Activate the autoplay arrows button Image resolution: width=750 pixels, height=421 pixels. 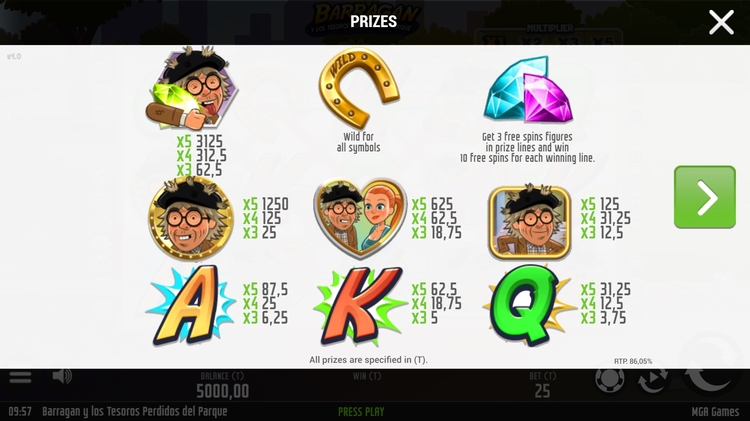654,381
